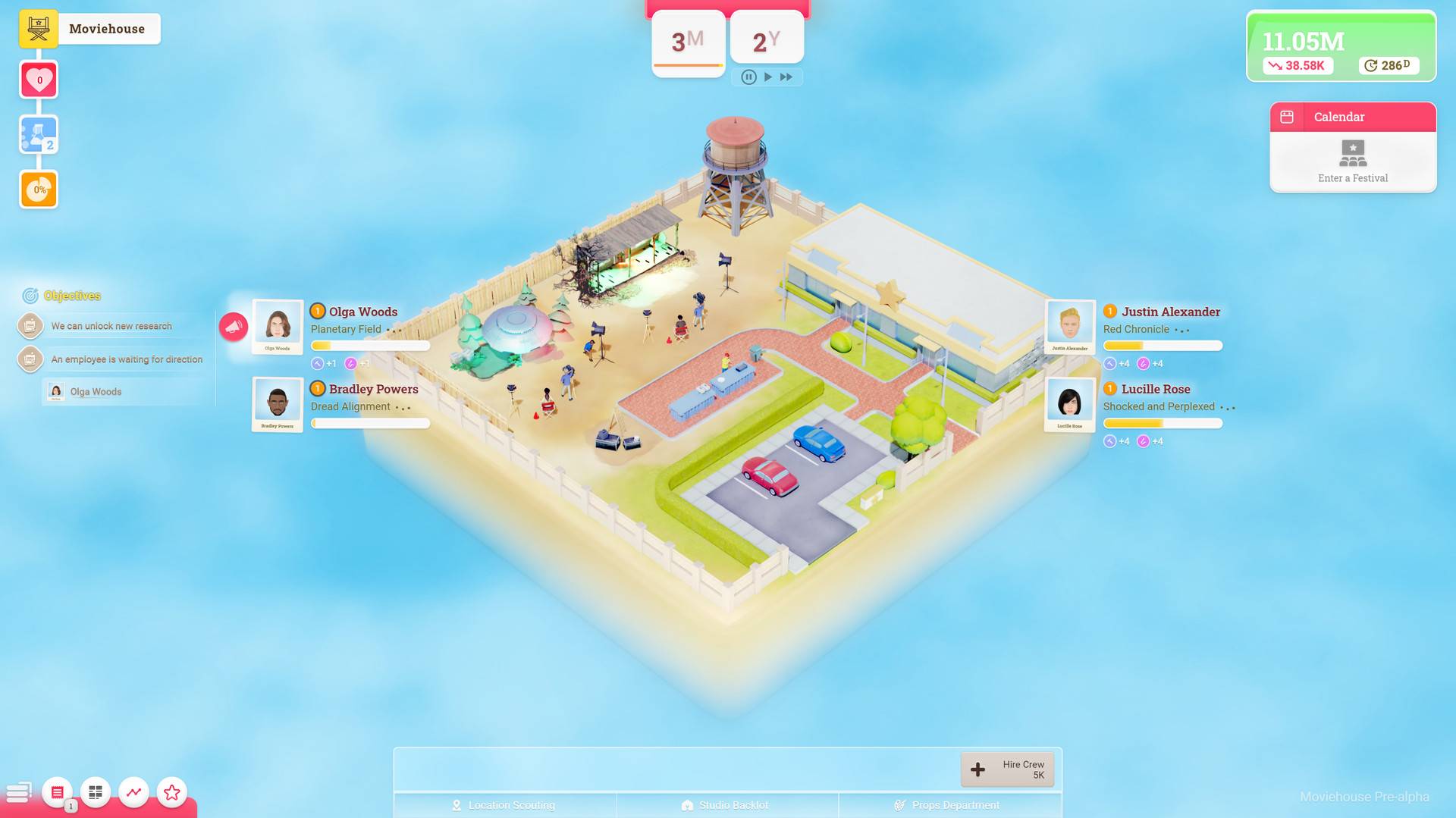Image resolution: width=1456 pixels, height=818 pixels.
Task: Hire Crew for 5K
Action: click(1007, 769)
